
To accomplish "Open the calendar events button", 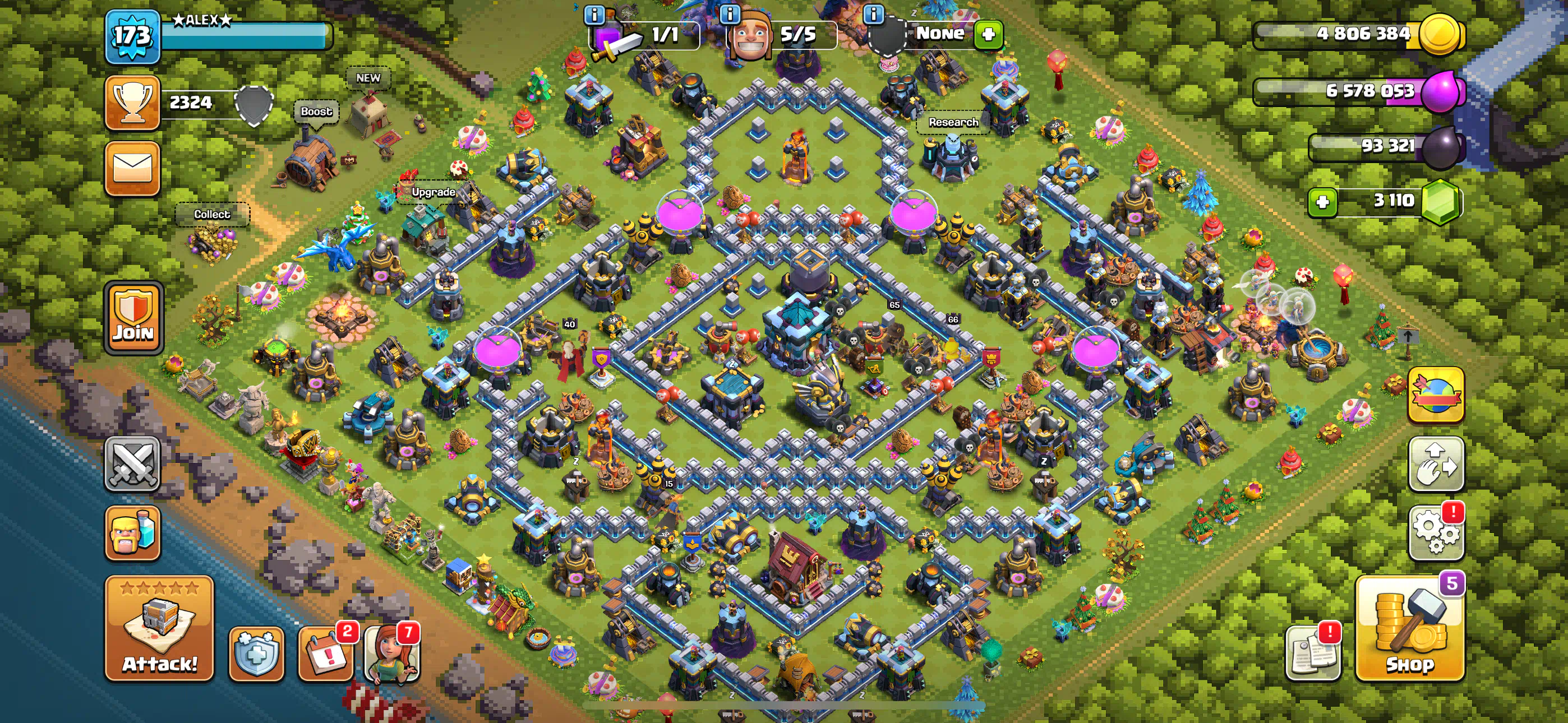I will [326, 654].
